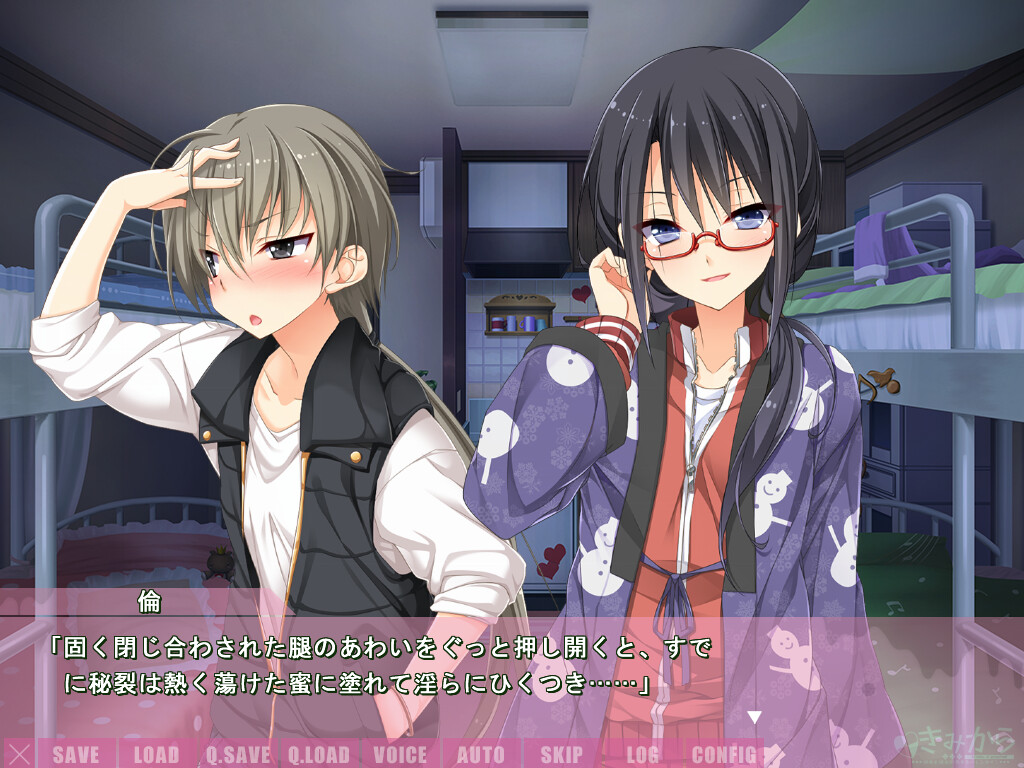Open the LOAD menu
This screenshot has height=768, width=1024.
pos(156,754)
